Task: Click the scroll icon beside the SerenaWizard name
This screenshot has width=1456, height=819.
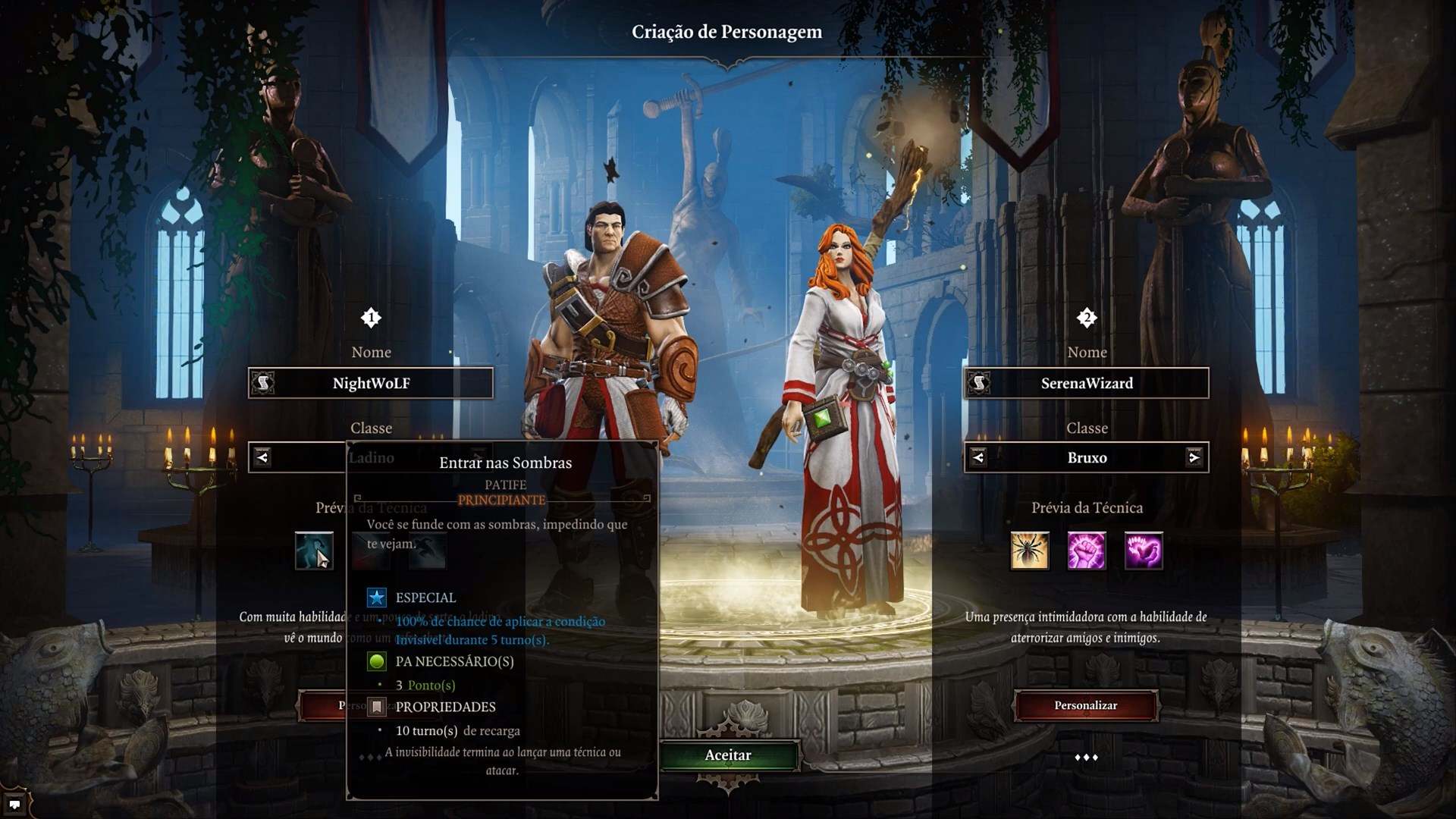Action: coord(977,383)
